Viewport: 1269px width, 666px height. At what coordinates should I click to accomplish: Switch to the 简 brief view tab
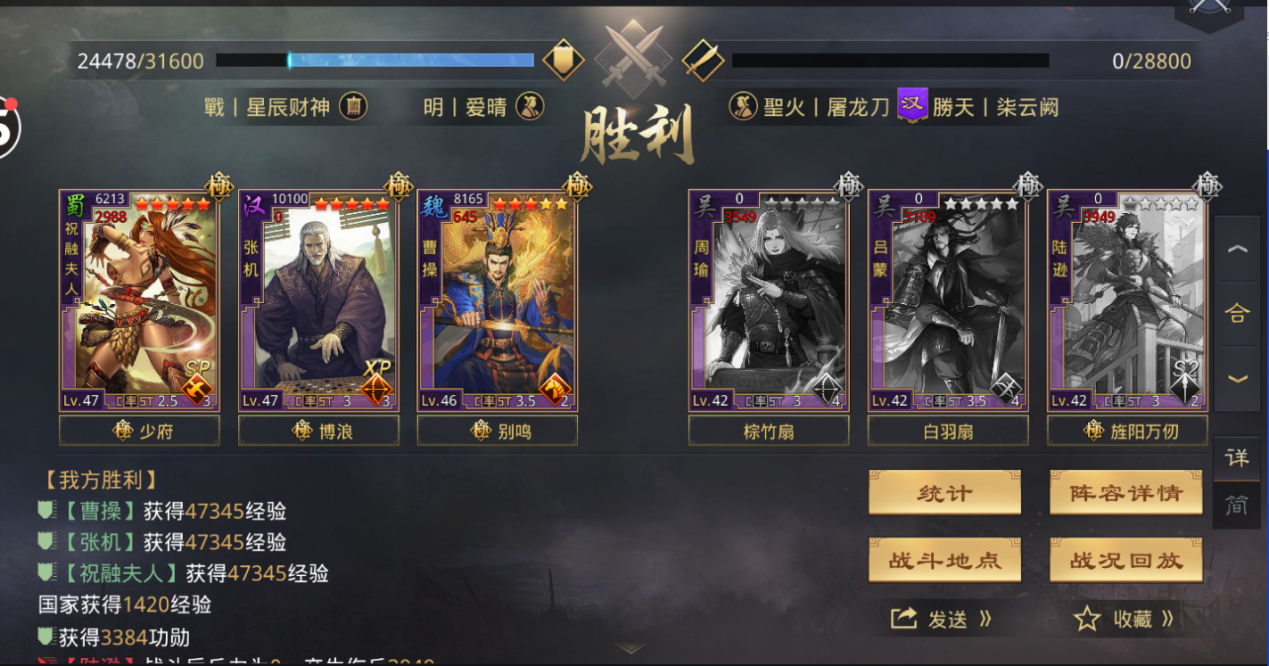click(1237, 506)
